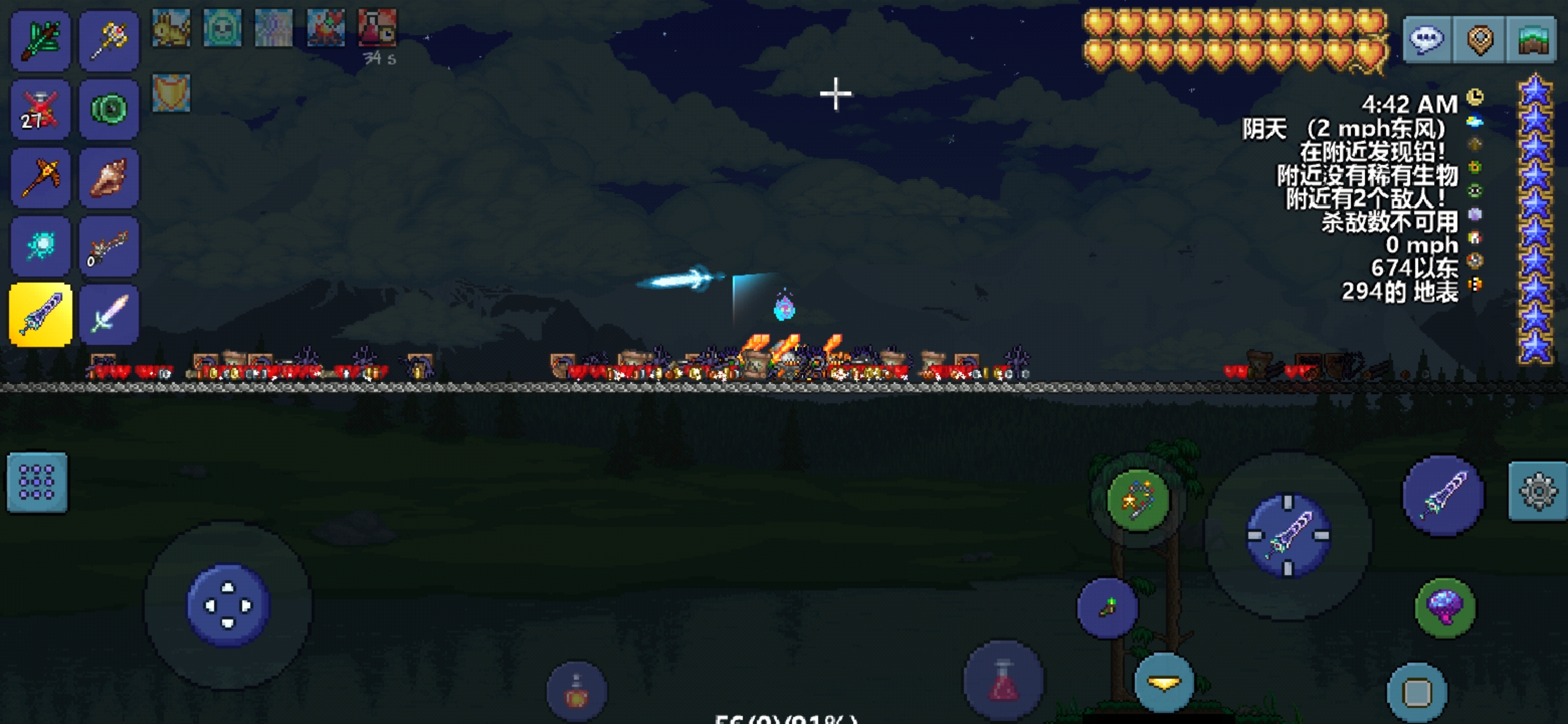Screen dimensions: 1568x724
Task: Use the magic conch shell slot
Action: [x=109, y=178]
